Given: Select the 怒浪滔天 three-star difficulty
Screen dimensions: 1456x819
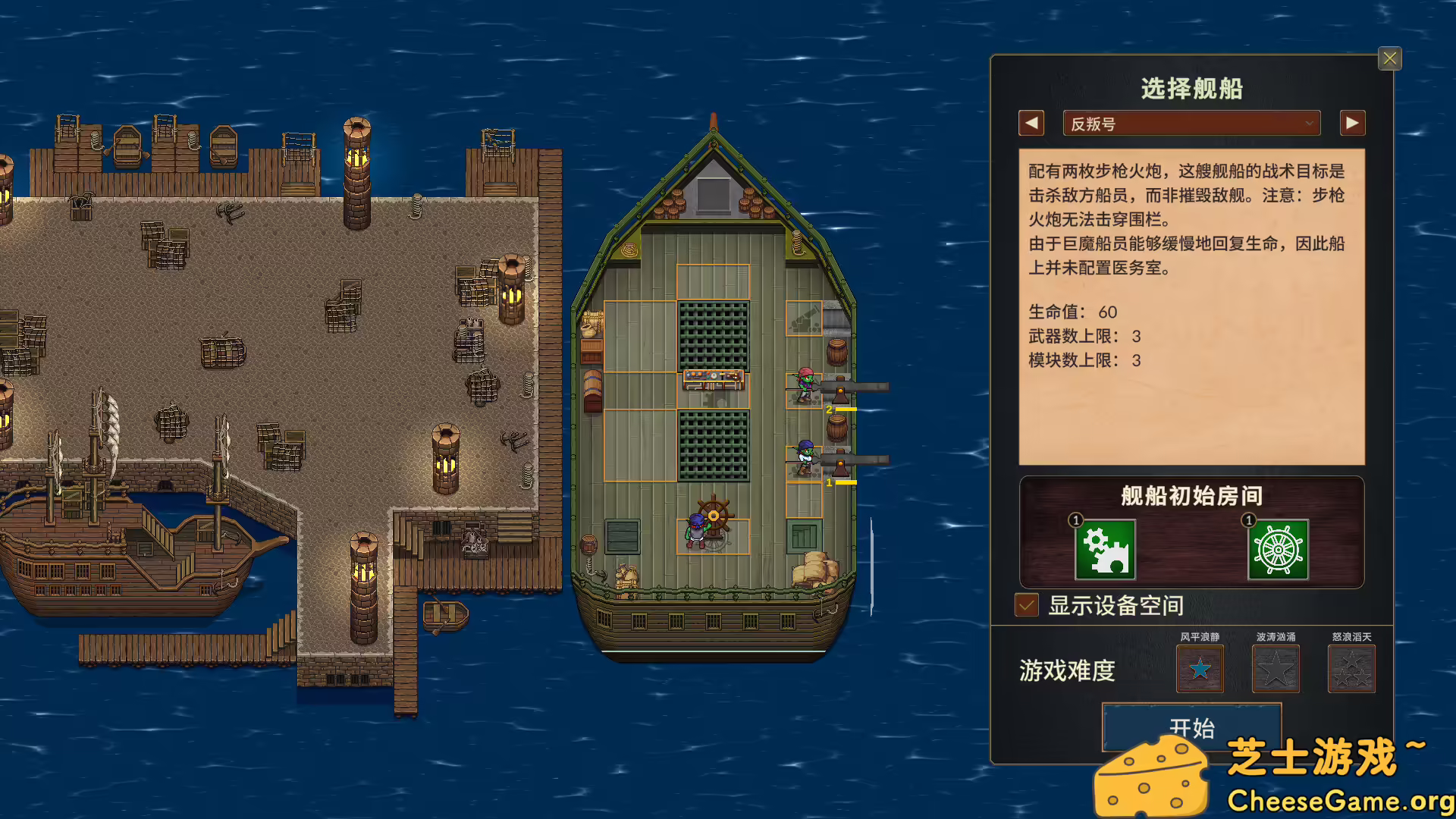Looking at the screenshot, I should click(1351, 669).
